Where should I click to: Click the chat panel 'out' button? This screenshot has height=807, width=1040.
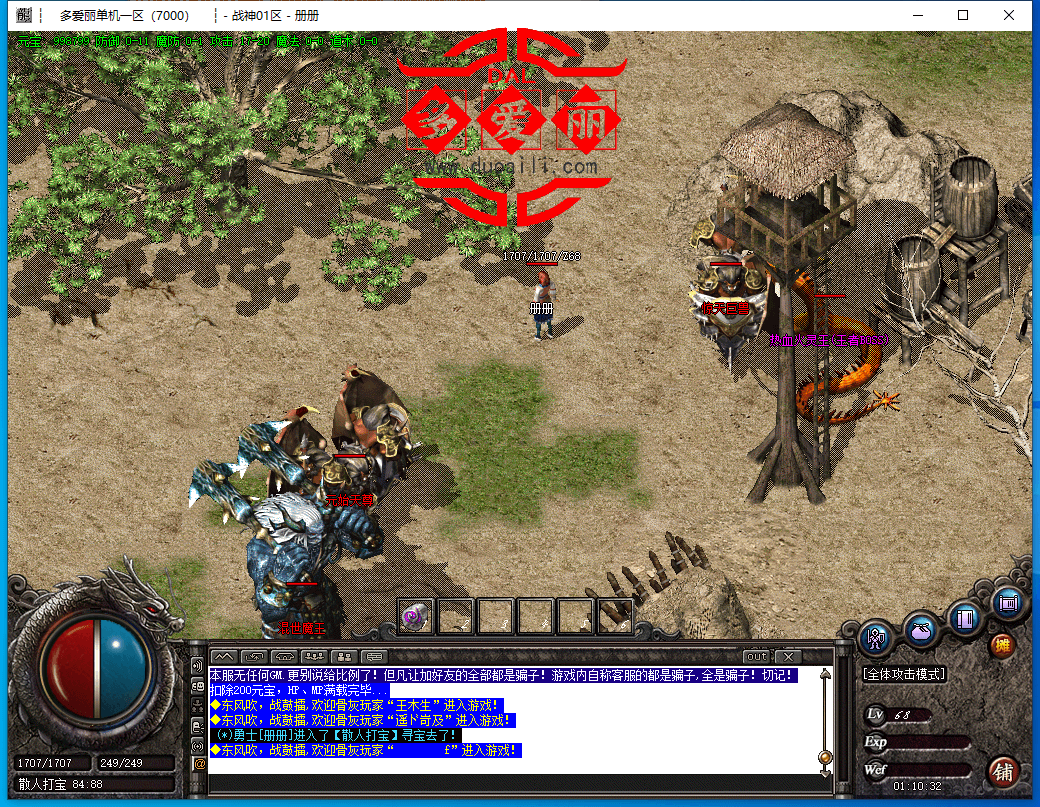(757, 656)
